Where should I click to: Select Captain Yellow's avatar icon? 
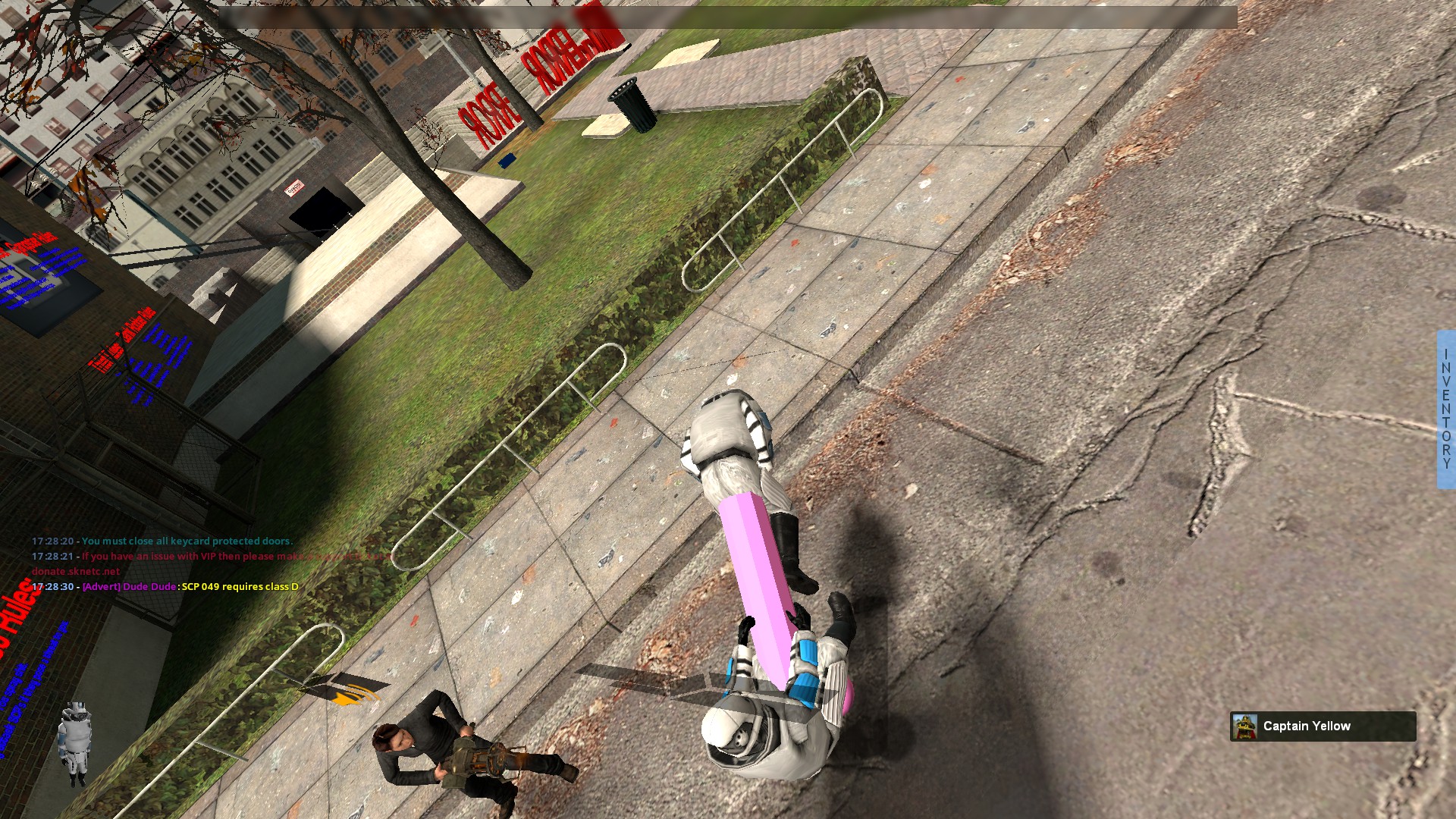[1244, 726]
